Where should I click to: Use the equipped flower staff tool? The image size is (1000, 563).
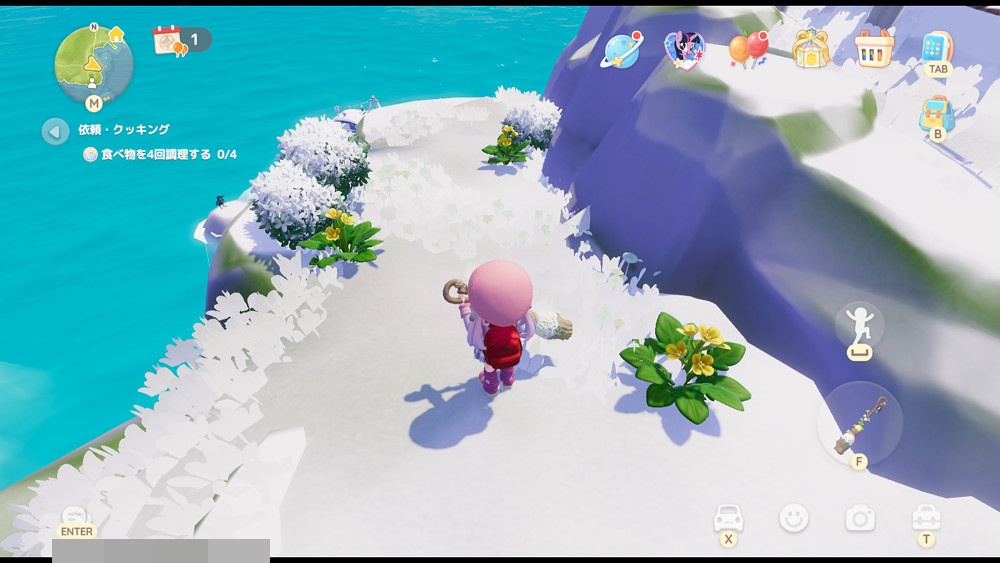pyautogui.click(x=860, y=422)
